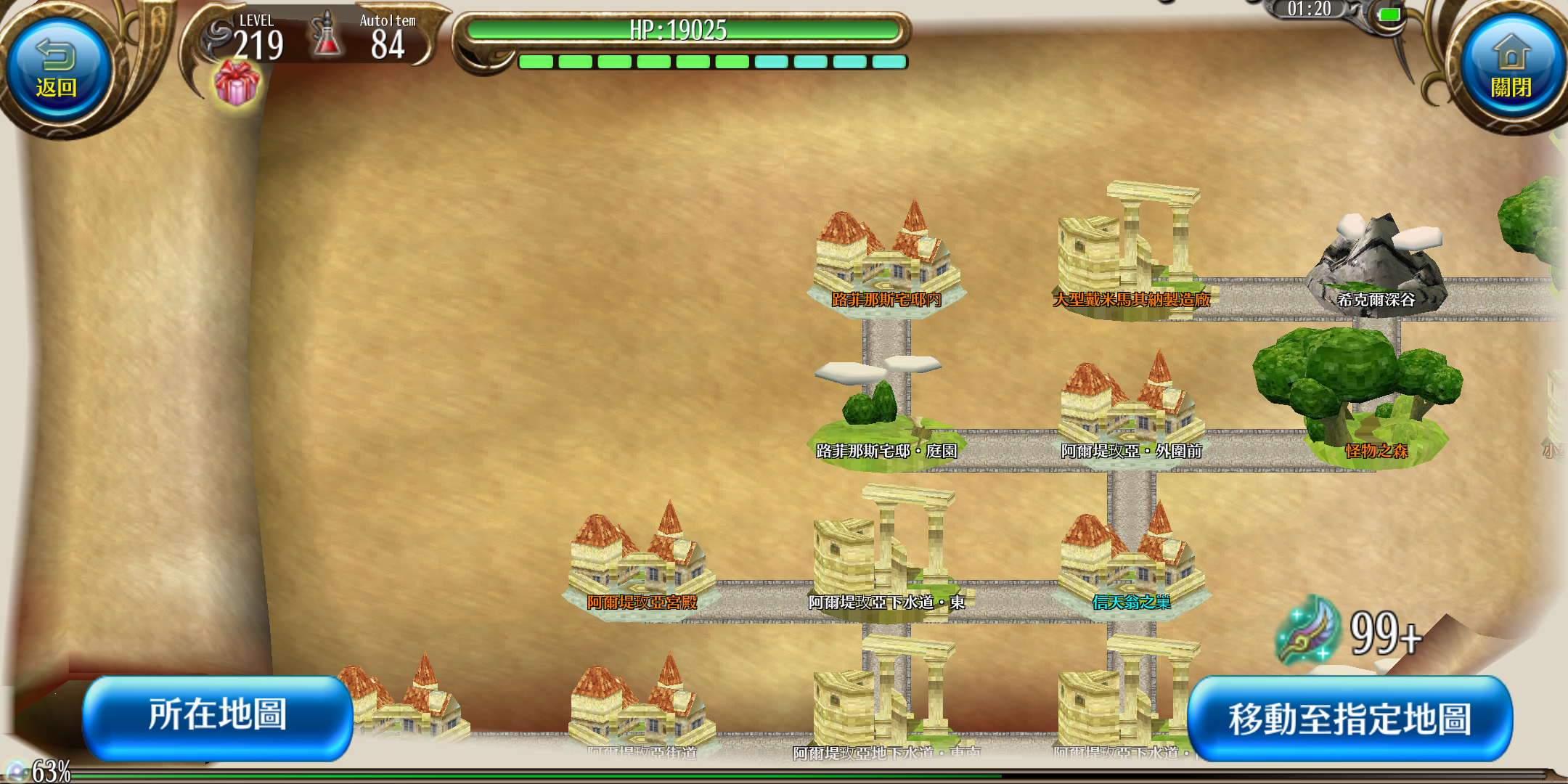Click the 返回 back button
This screenshot has width=1568, height=784.
[57, 70]
